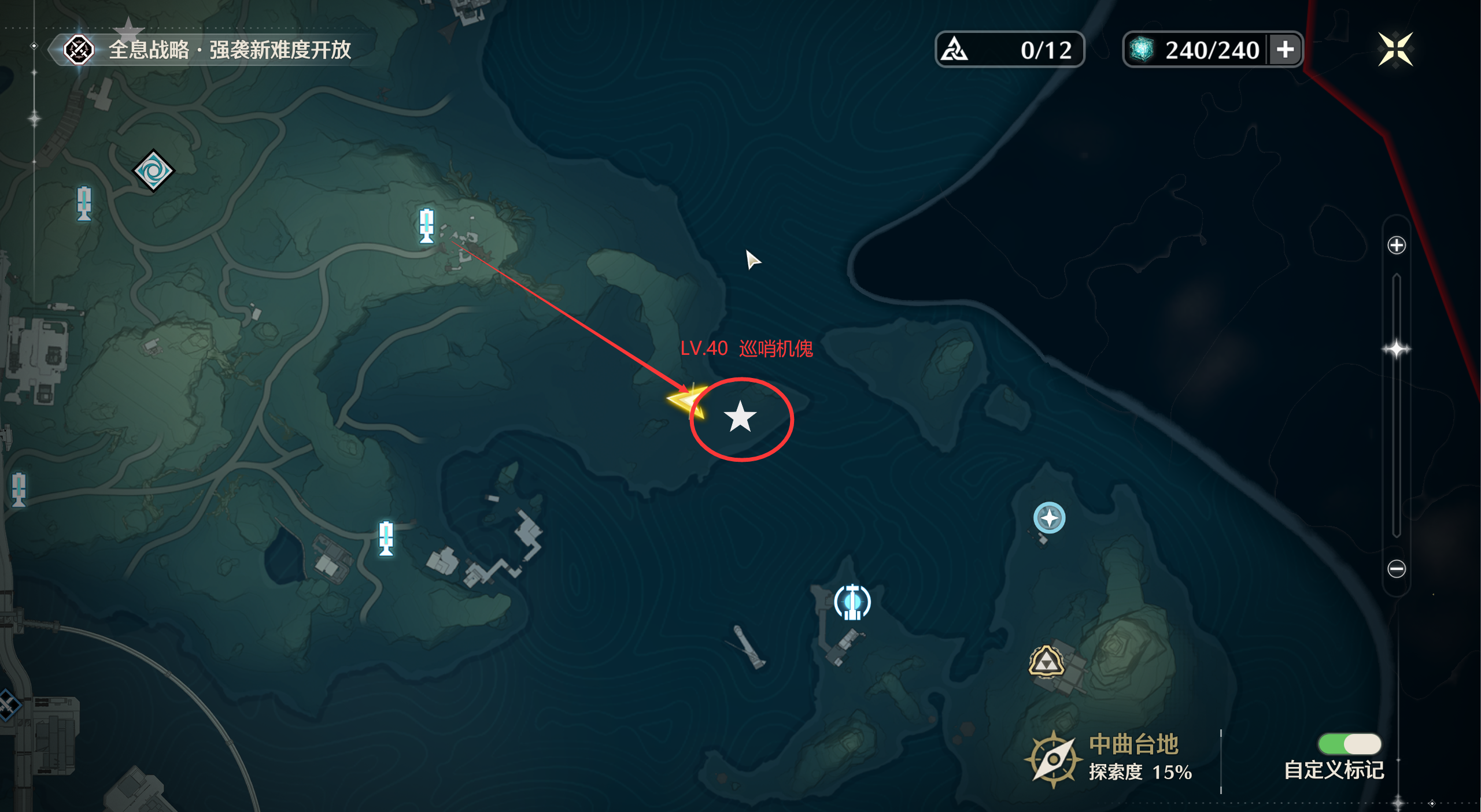The height and width of the screenshot is (812, 1481).
Task: Select the yellow player position arrow
Action: [x=687, y=400]
